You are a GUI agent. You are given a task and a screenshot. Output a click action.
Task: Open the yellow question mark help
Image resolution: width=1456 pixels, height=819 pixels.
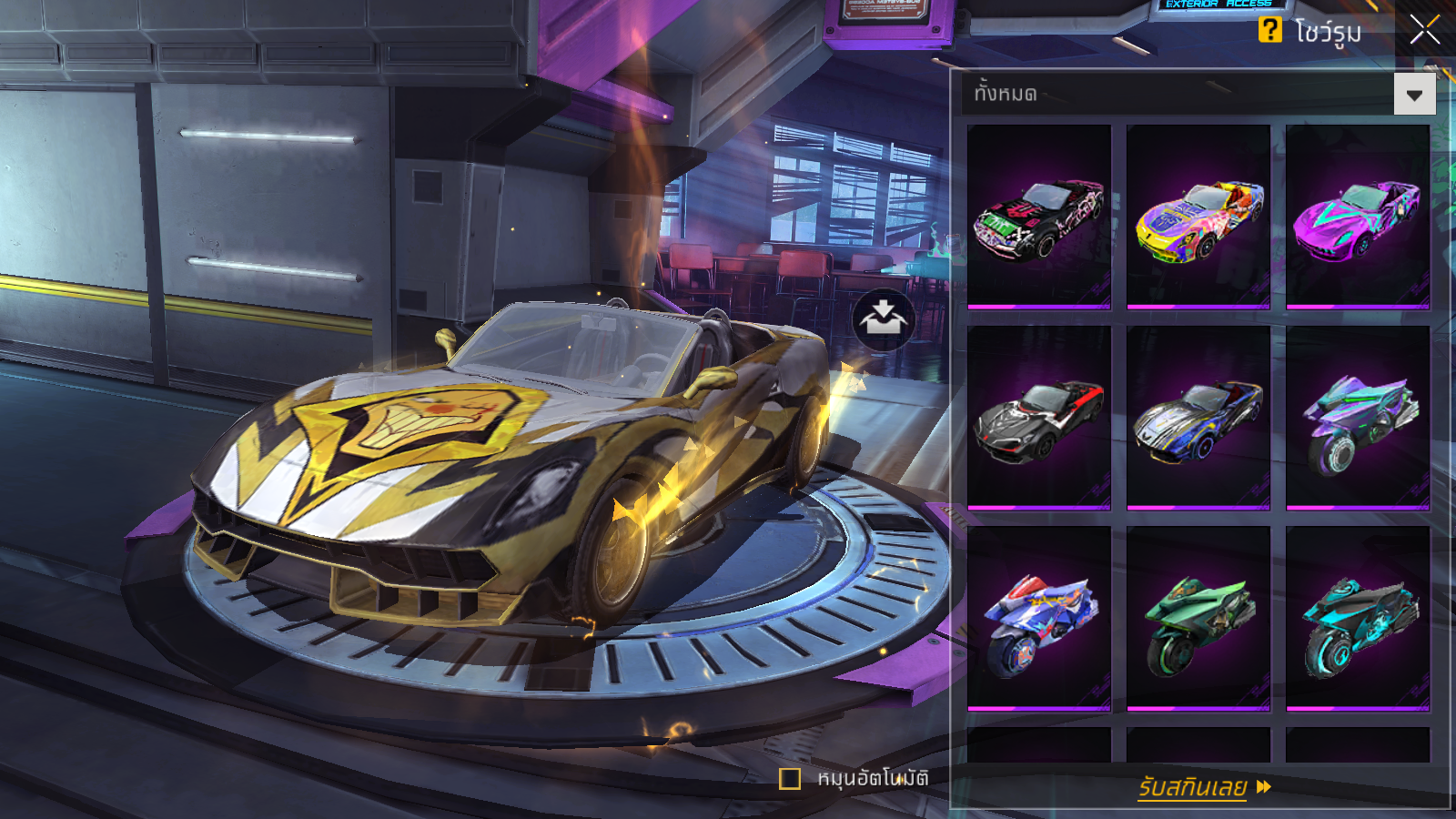[1269, 30]
